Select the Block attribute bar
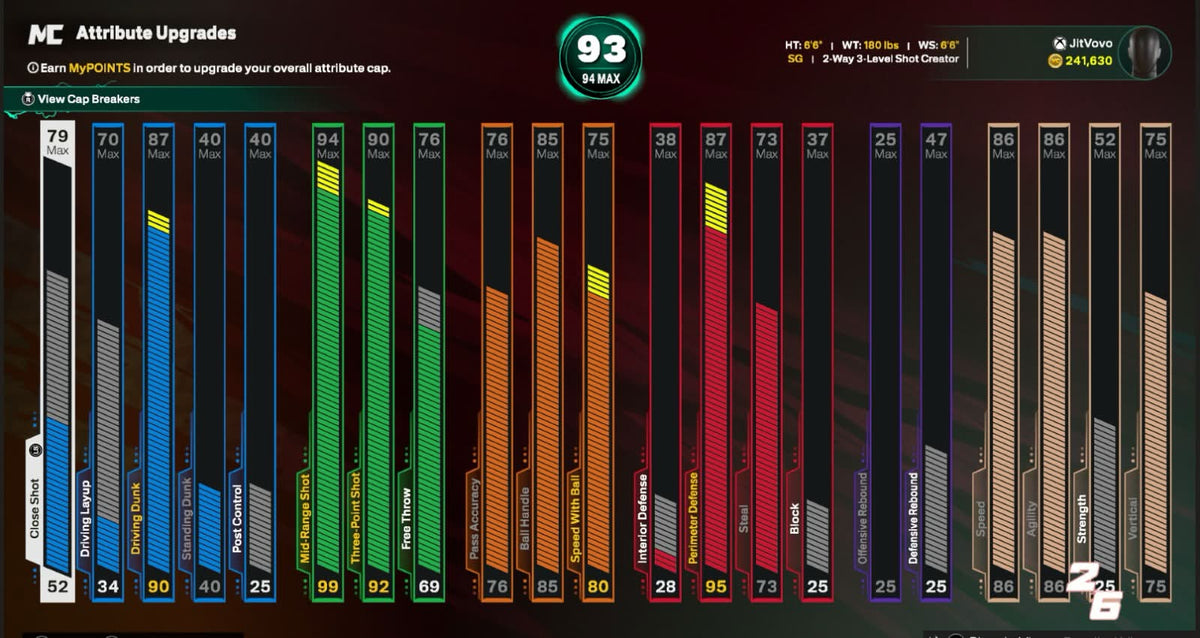The width and height of the screenshot is (1200, 638). click(817, 360)
